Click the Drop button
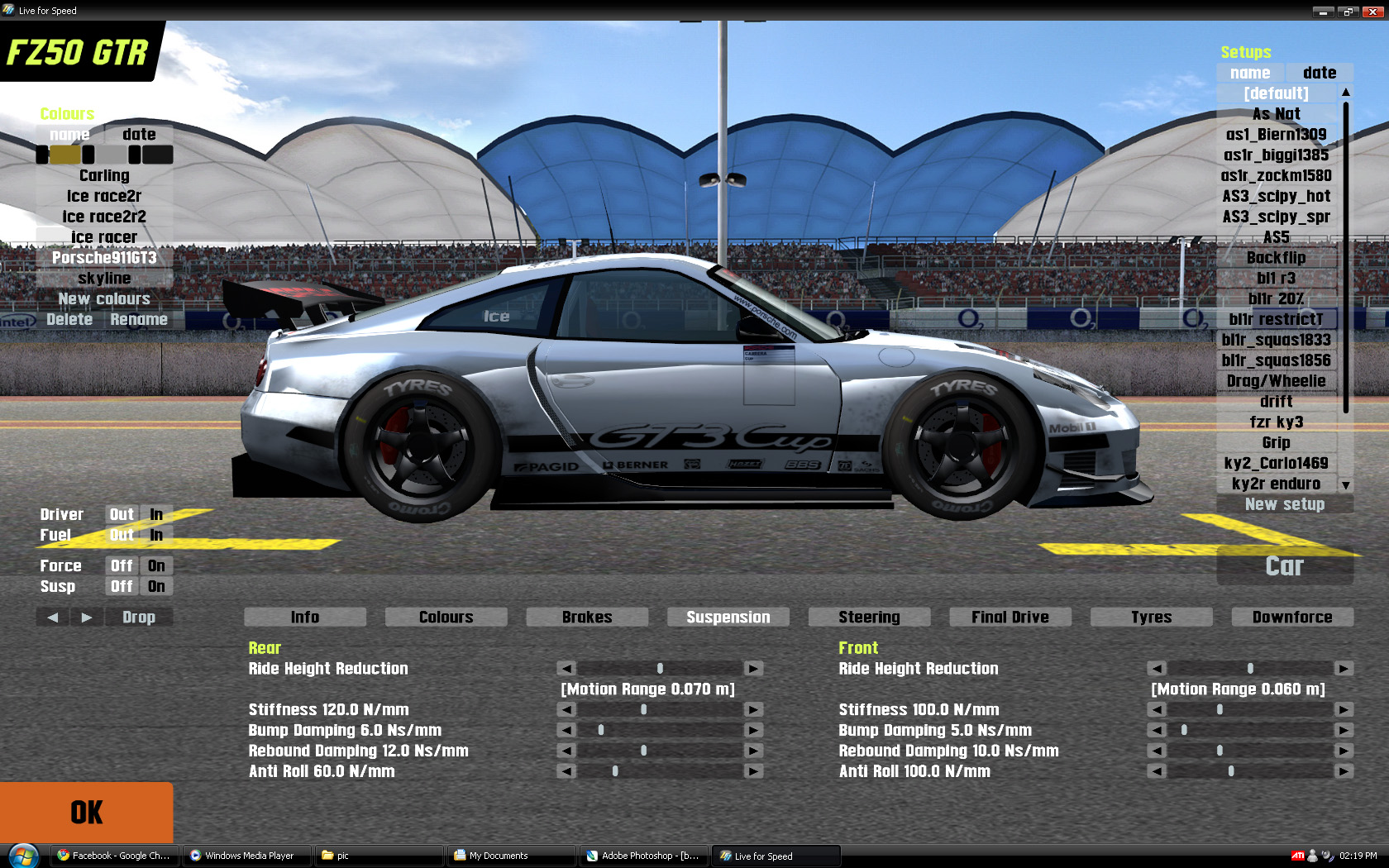 pyautogui.click(x=139, y=617)
